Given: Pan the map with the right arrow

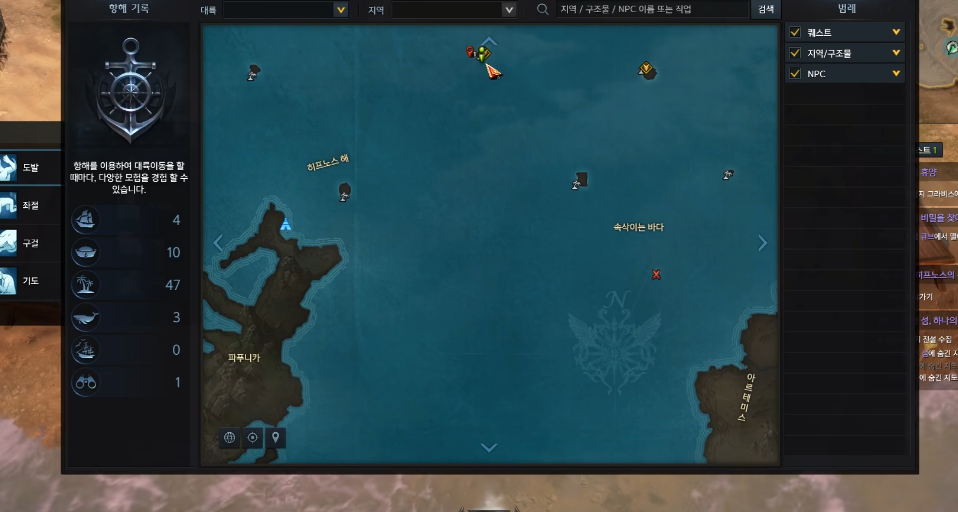Looking at the screenshot, I should pos(763,243).
